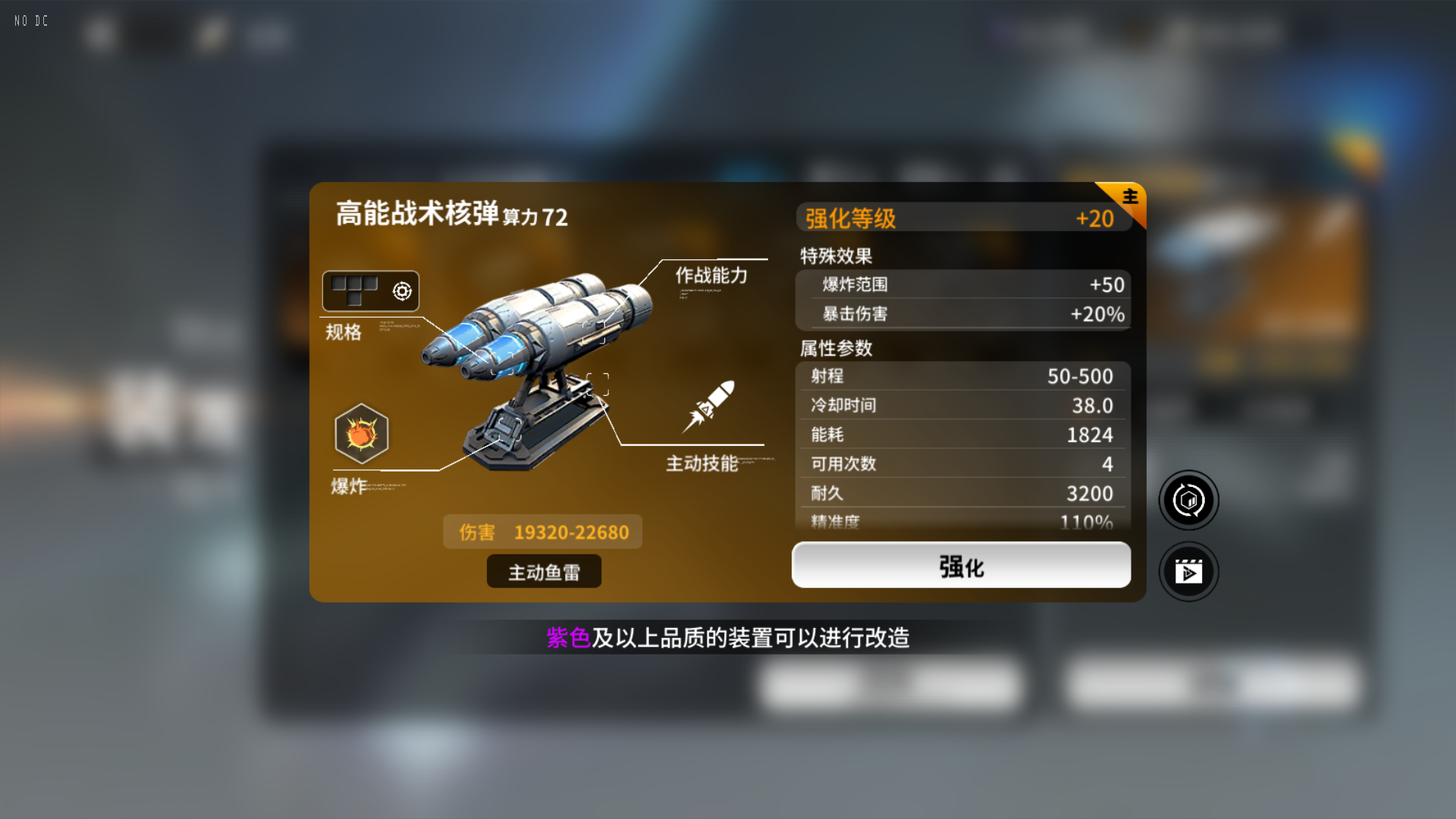This screenshot has height=819, width=1456.
Task: Expand the 属性参数 attribute parameters section
Action: coord(834,349)
